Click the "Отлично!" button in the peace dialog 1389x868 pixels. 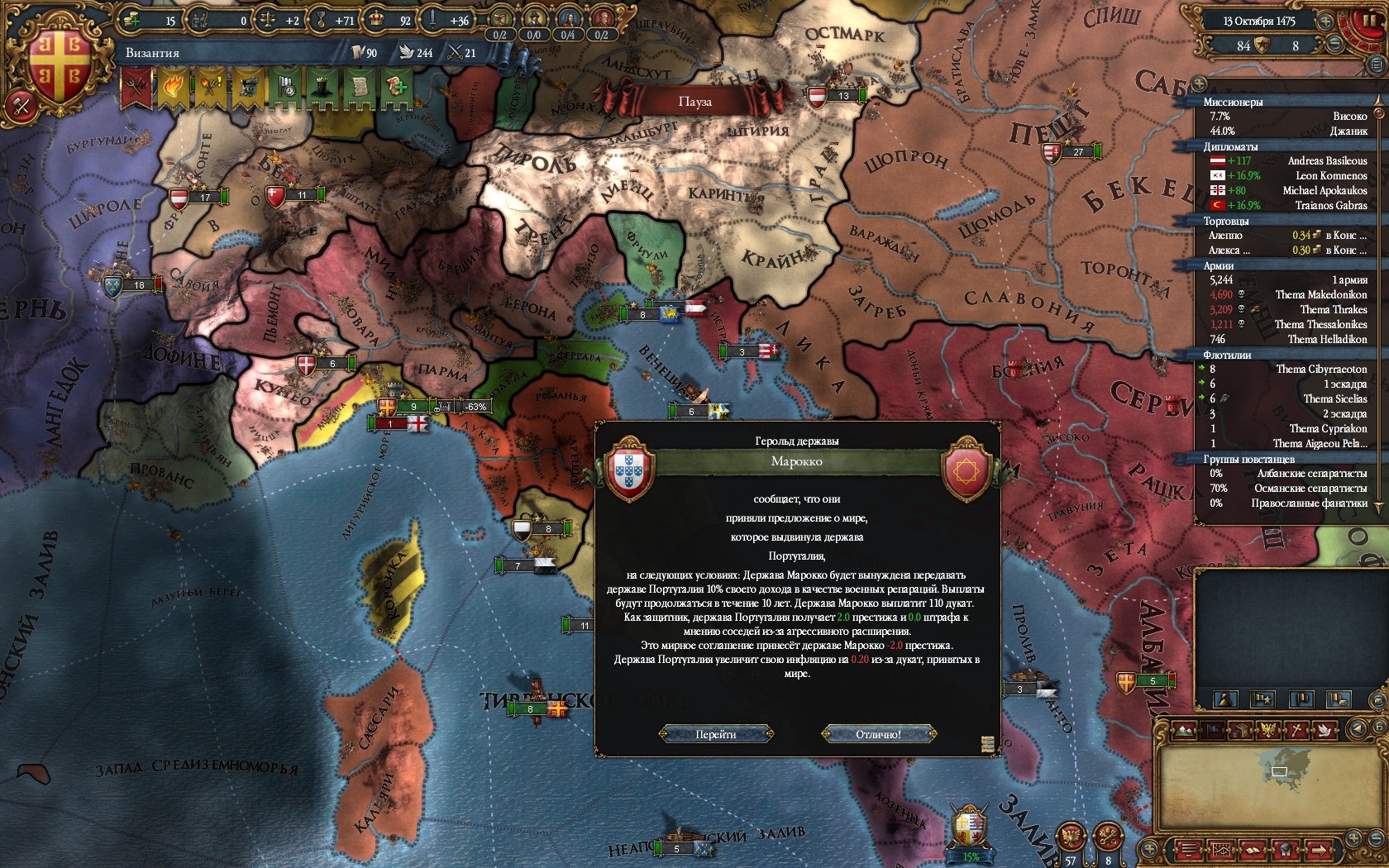[x=878, y=734]
